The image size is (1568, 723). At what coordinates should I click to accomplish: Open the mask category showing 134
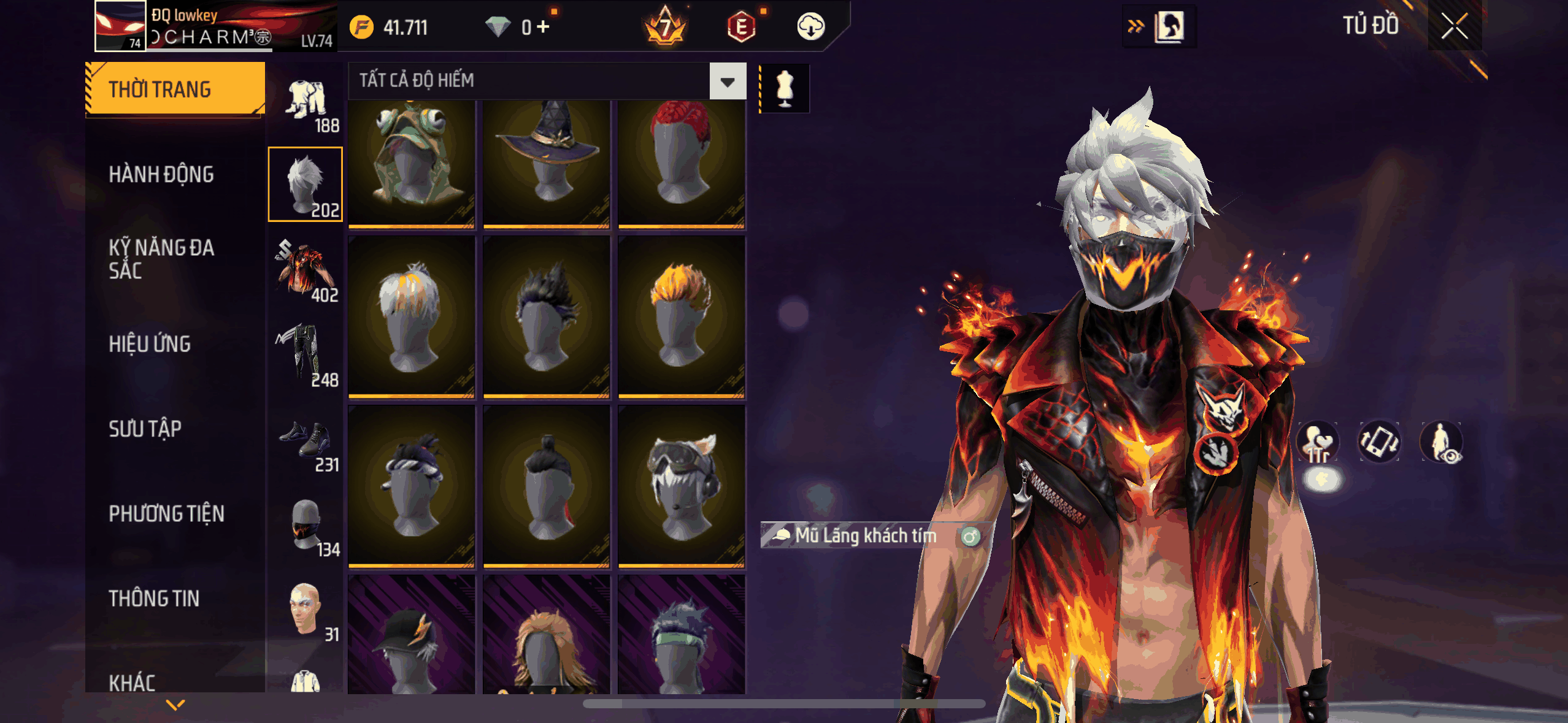[306, 526]
